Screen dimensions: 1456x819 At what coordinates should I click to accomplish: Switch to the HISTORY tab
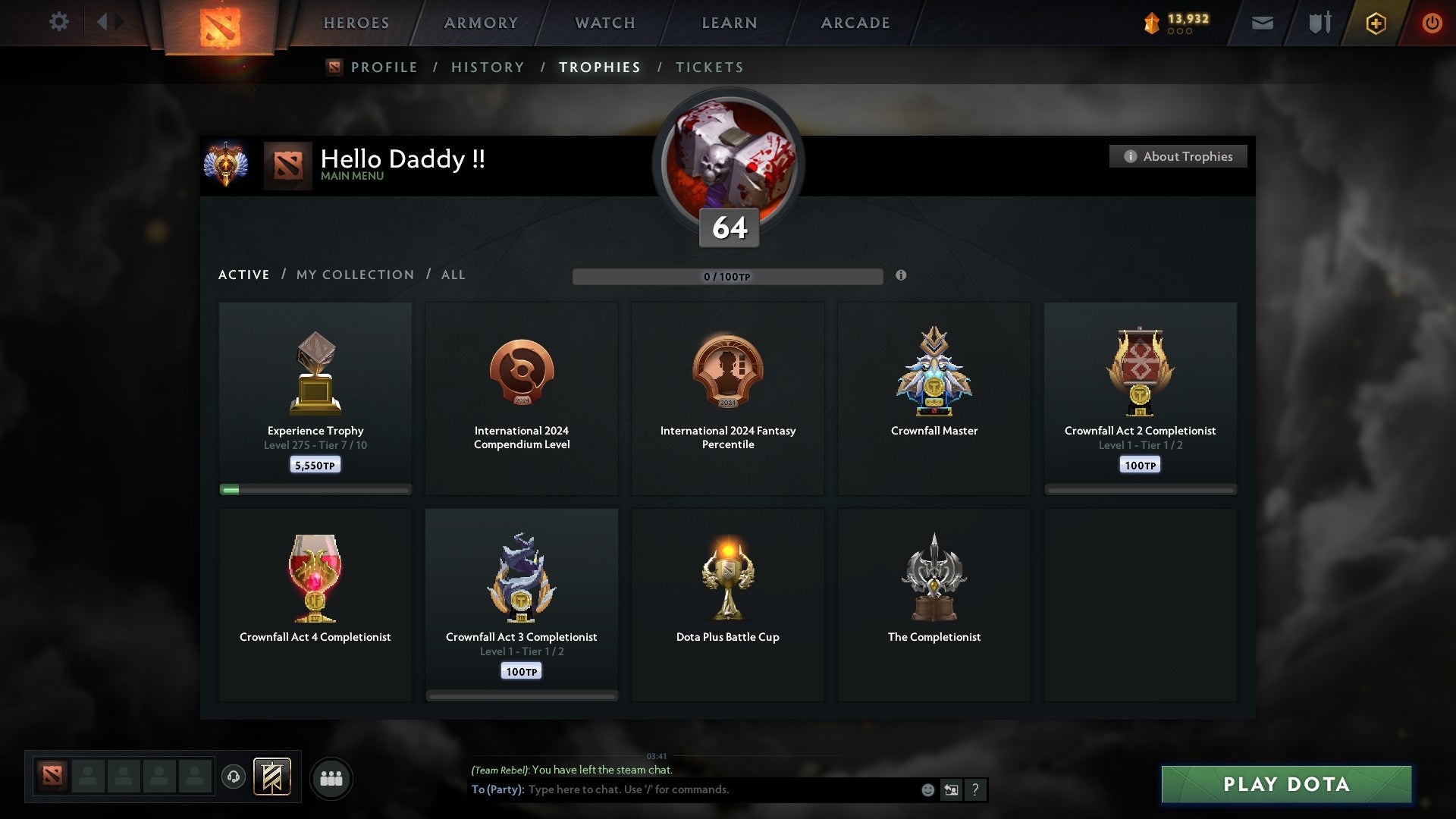point(487,67)
